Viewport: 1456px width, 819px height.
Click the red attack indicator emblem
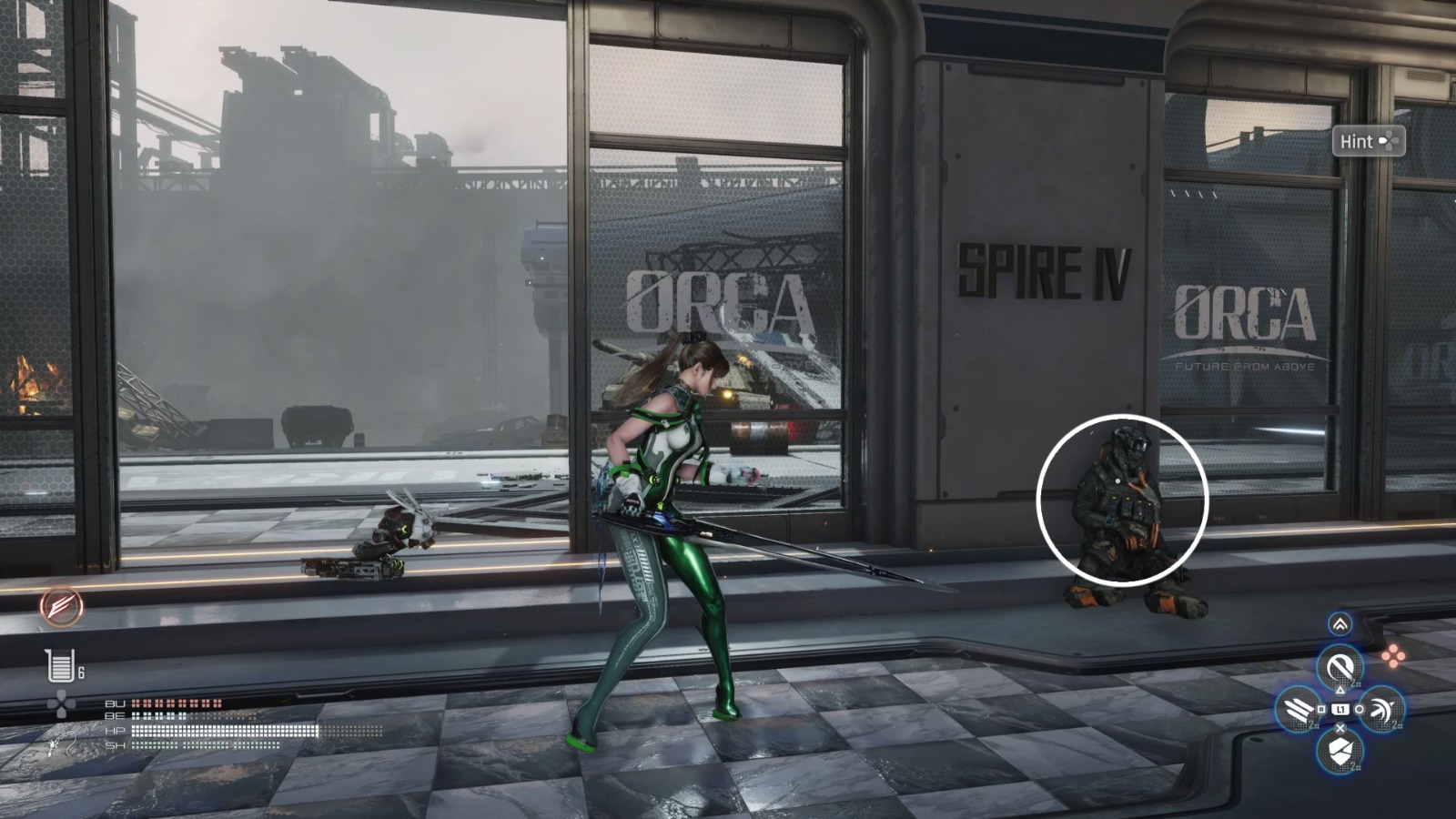click(62, 607)
